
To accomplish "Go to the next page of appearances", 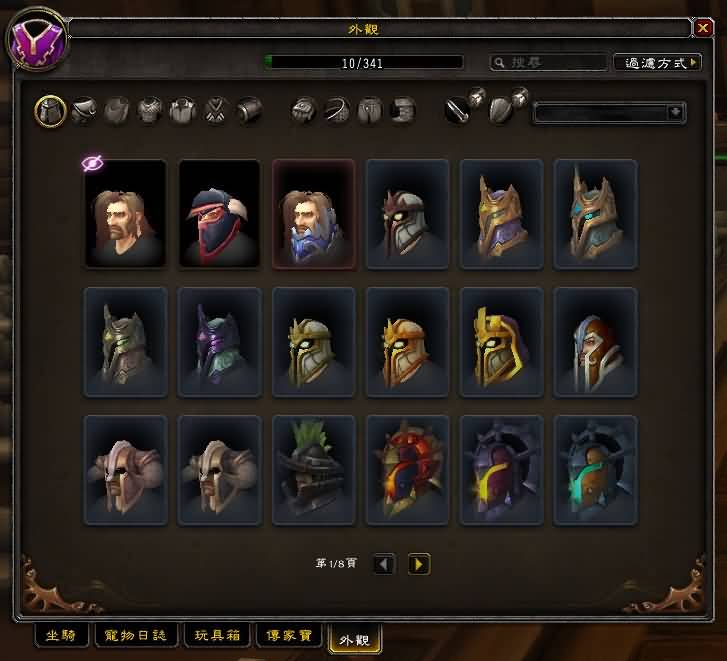I will tap(419, 565).
